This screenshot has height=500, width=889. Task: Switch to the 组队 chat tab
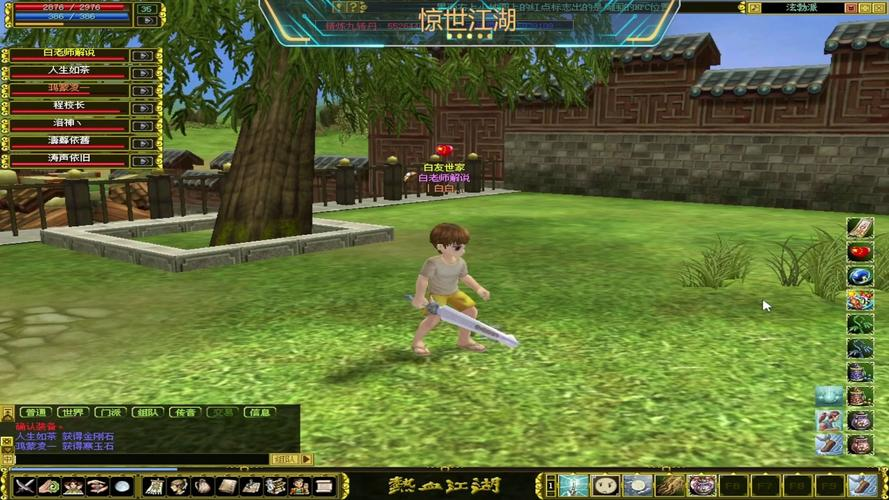(x=147, y=412)
